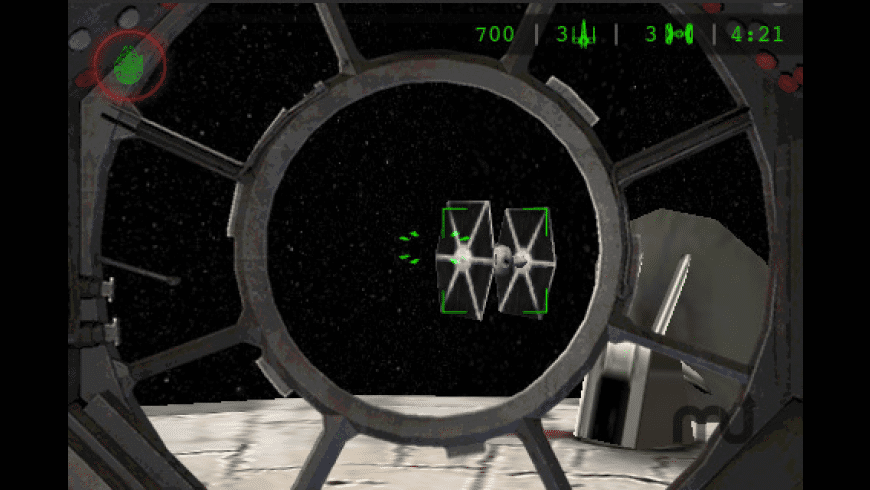Click the green Millennium Falcon icon in the red circle
The width and height of the screenshot is (870, 490).
[128, 65]
